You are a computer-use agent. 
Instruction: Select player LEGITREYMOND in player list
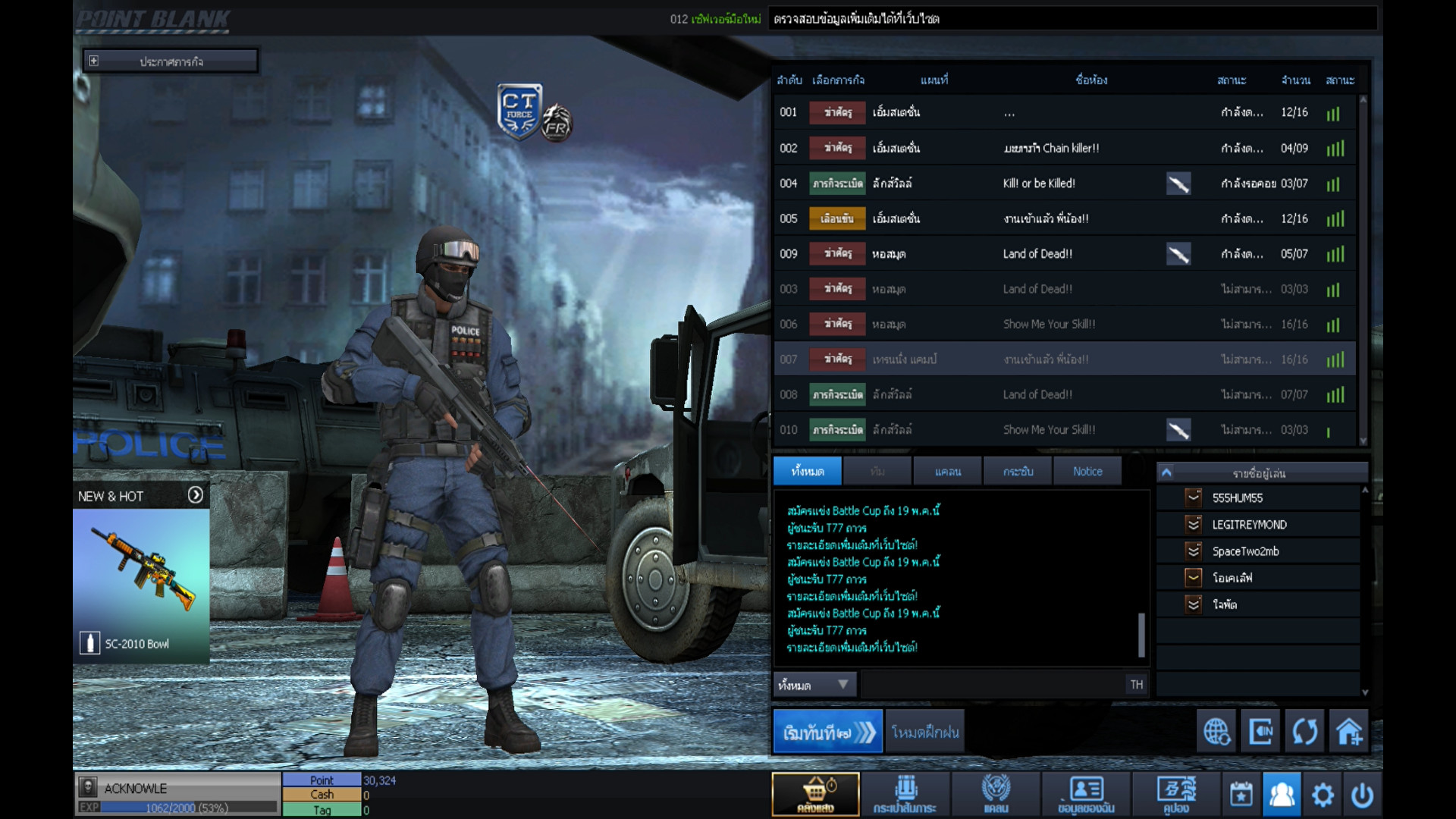click(1249, 525)
